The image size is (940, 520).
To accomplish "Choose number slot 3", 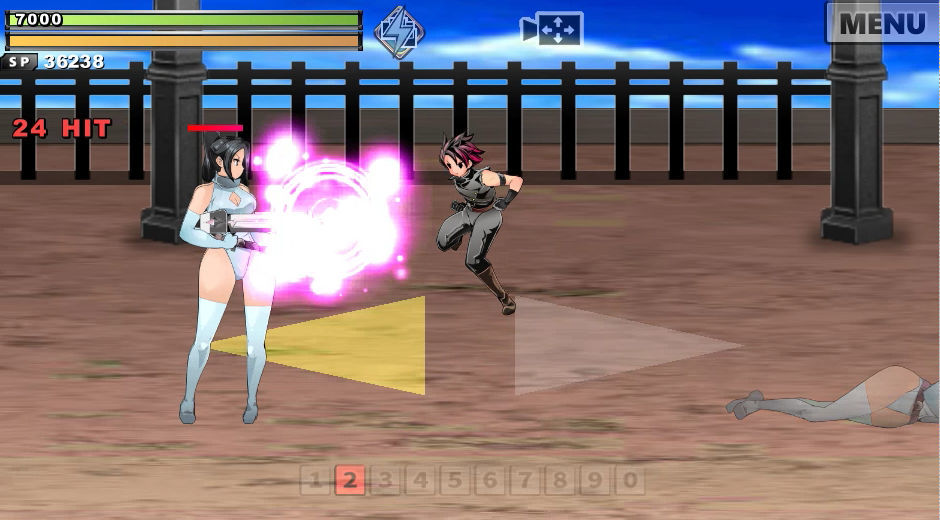I will [384, 481].
